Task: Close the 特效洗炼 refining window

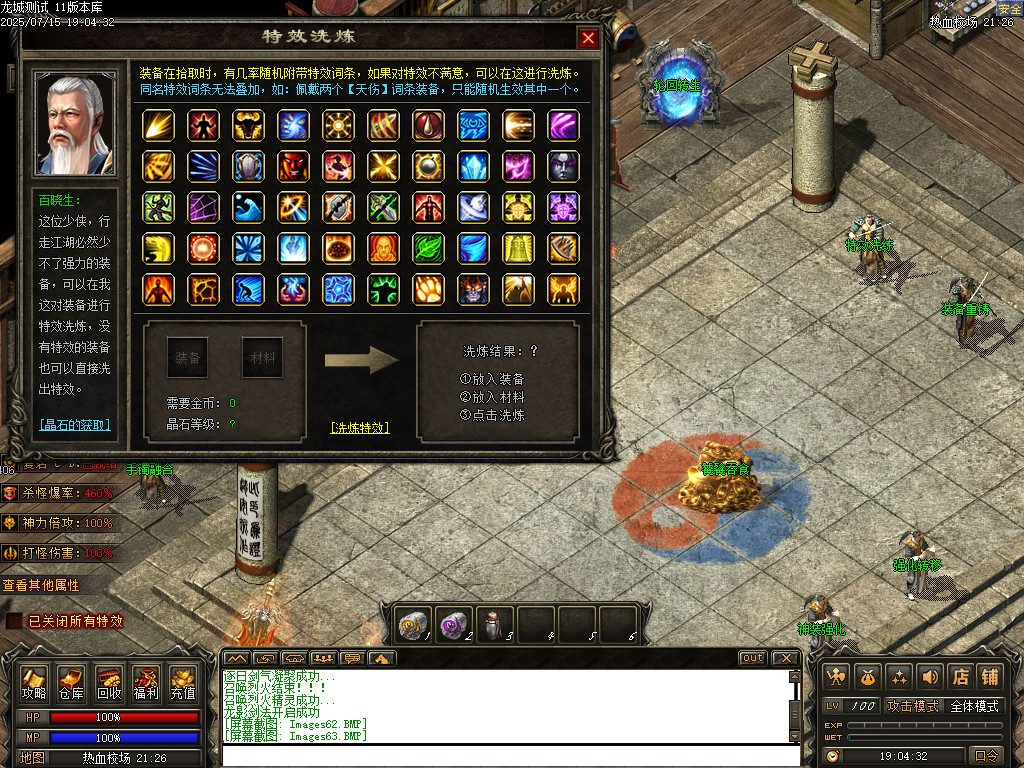Action: tap(589, 38)
